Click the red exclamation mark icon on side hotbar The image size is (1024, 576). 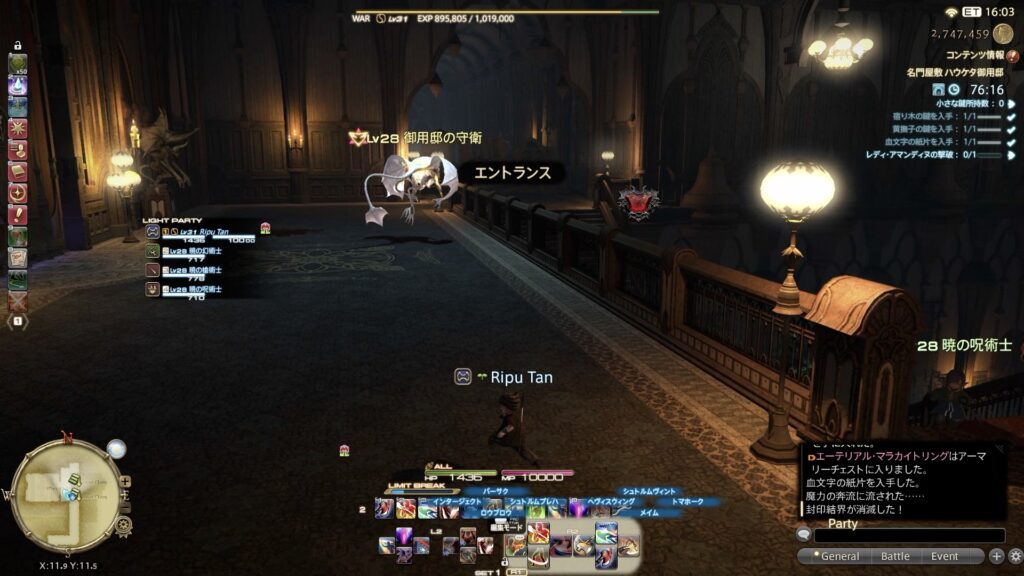point(18,214)
